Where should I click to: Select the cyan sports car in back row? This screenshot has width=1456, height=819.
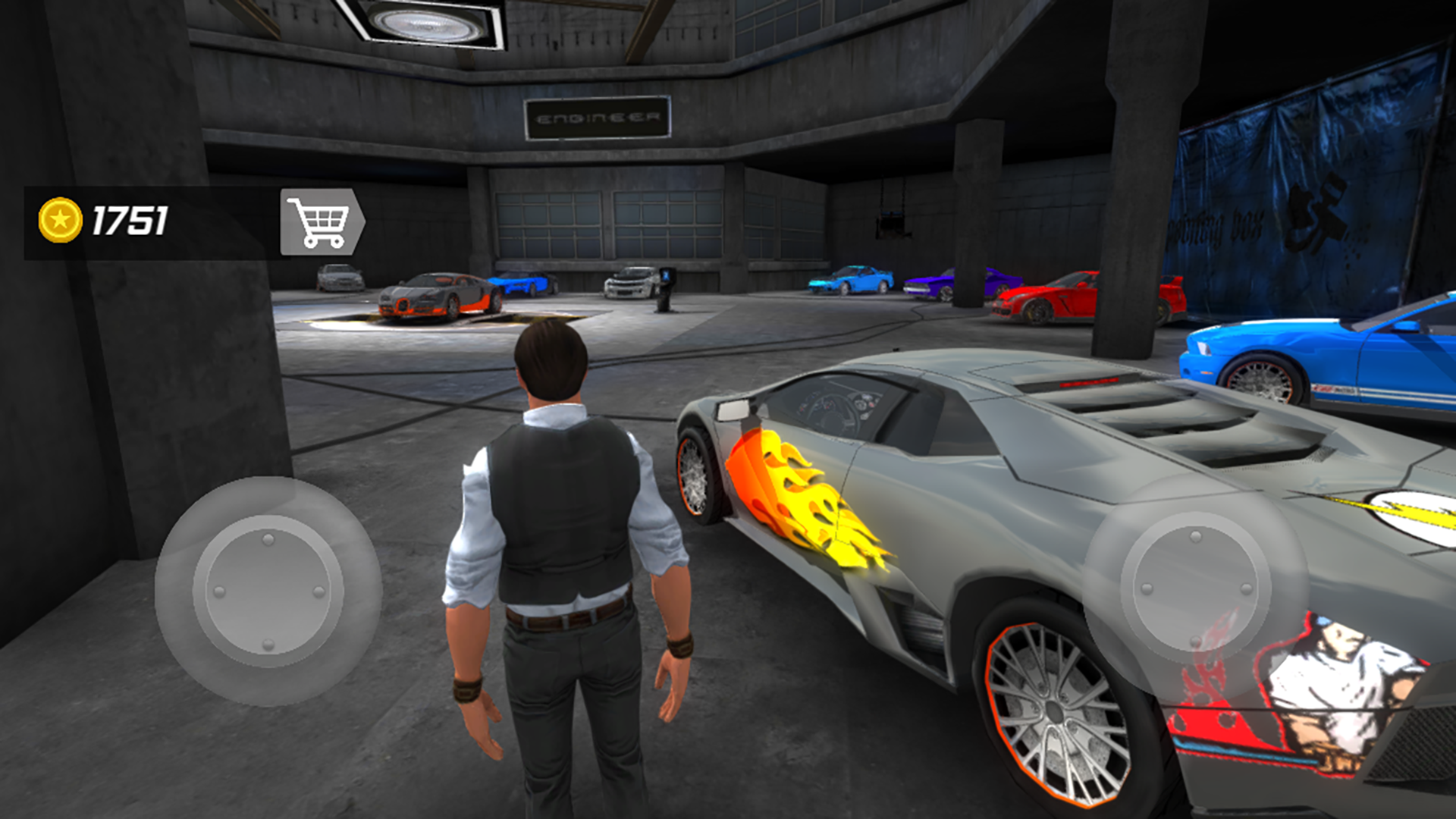853,281
